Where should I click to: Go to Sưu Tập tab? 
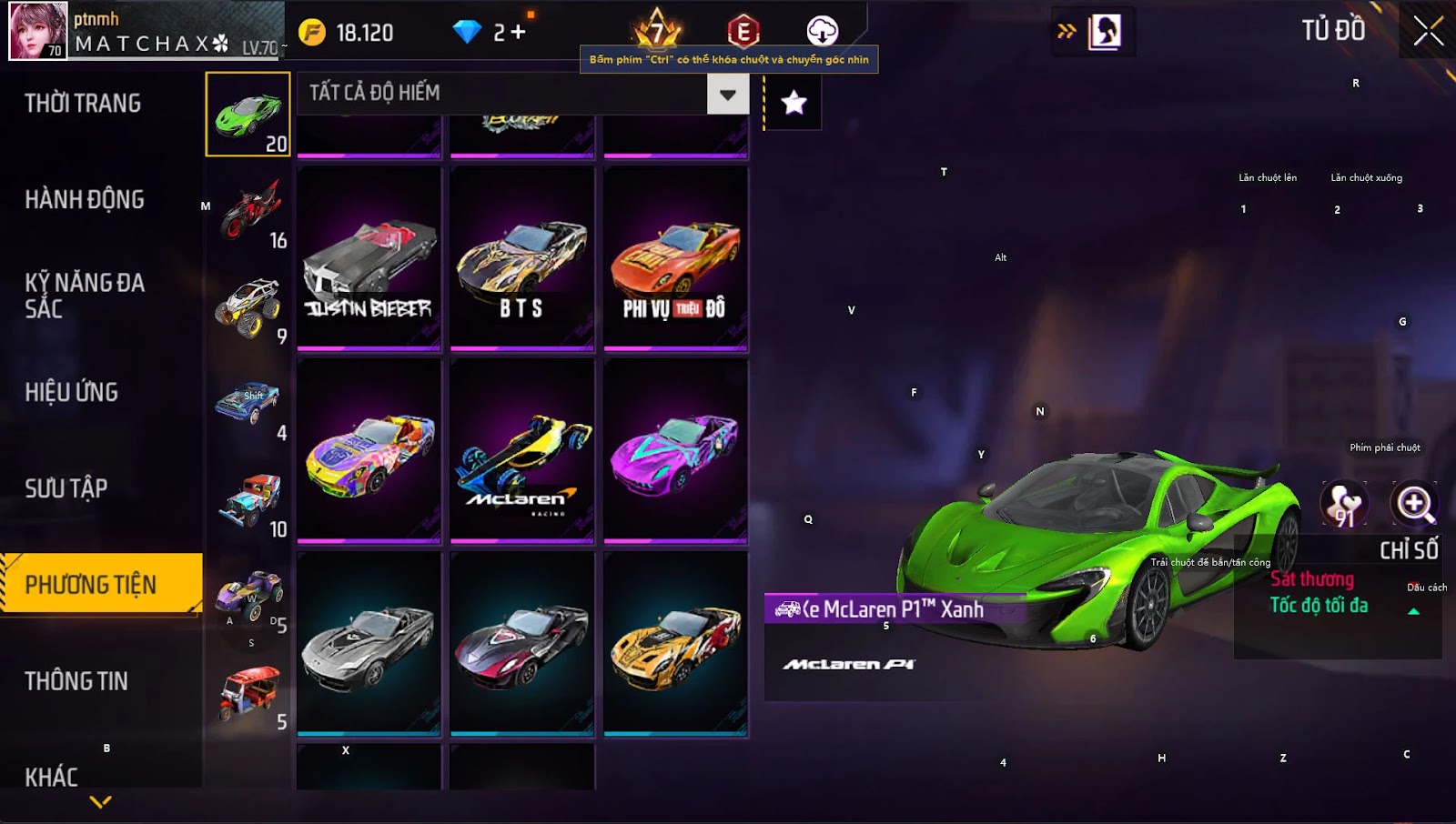[66, 489]
